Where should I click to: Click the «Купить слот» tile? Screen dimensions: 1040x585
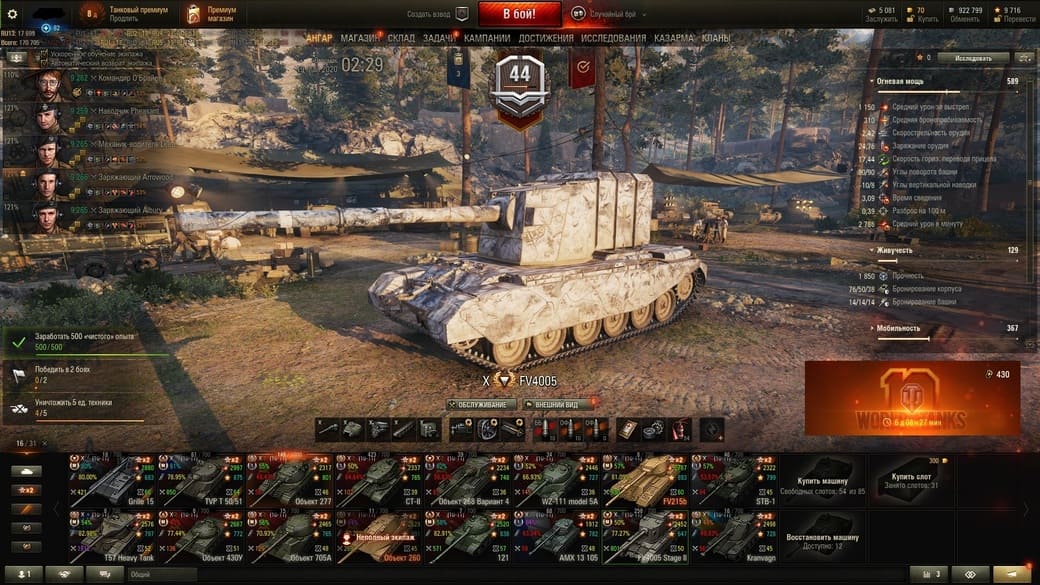[911, 481]
